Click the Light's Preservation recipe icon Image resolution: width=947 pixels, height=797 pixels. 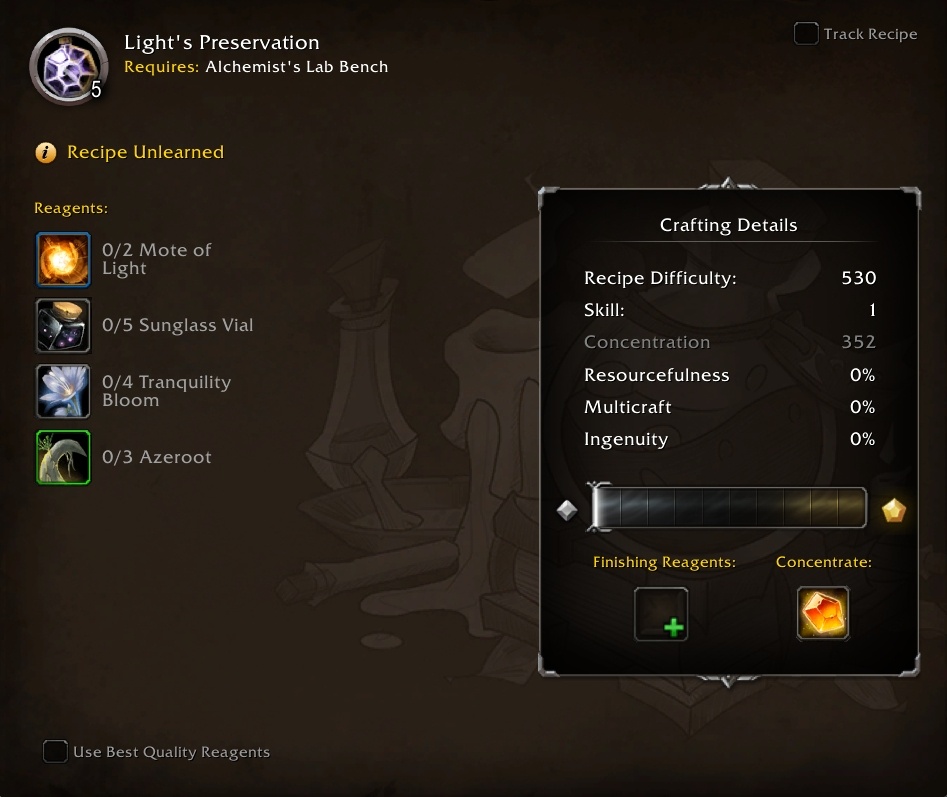click(x=68, y=66)
